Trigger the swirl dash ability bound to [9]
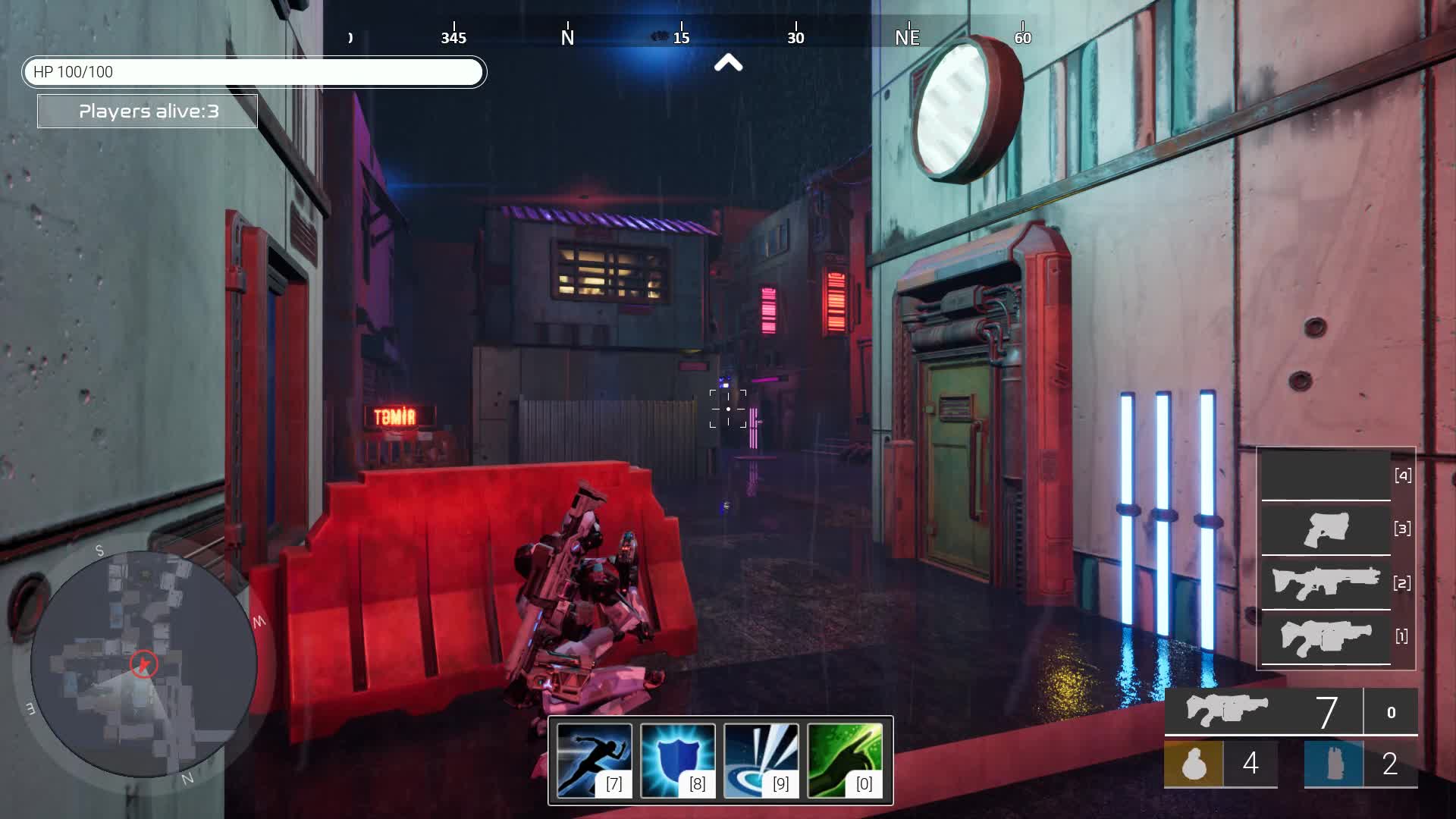 (761, 759)
